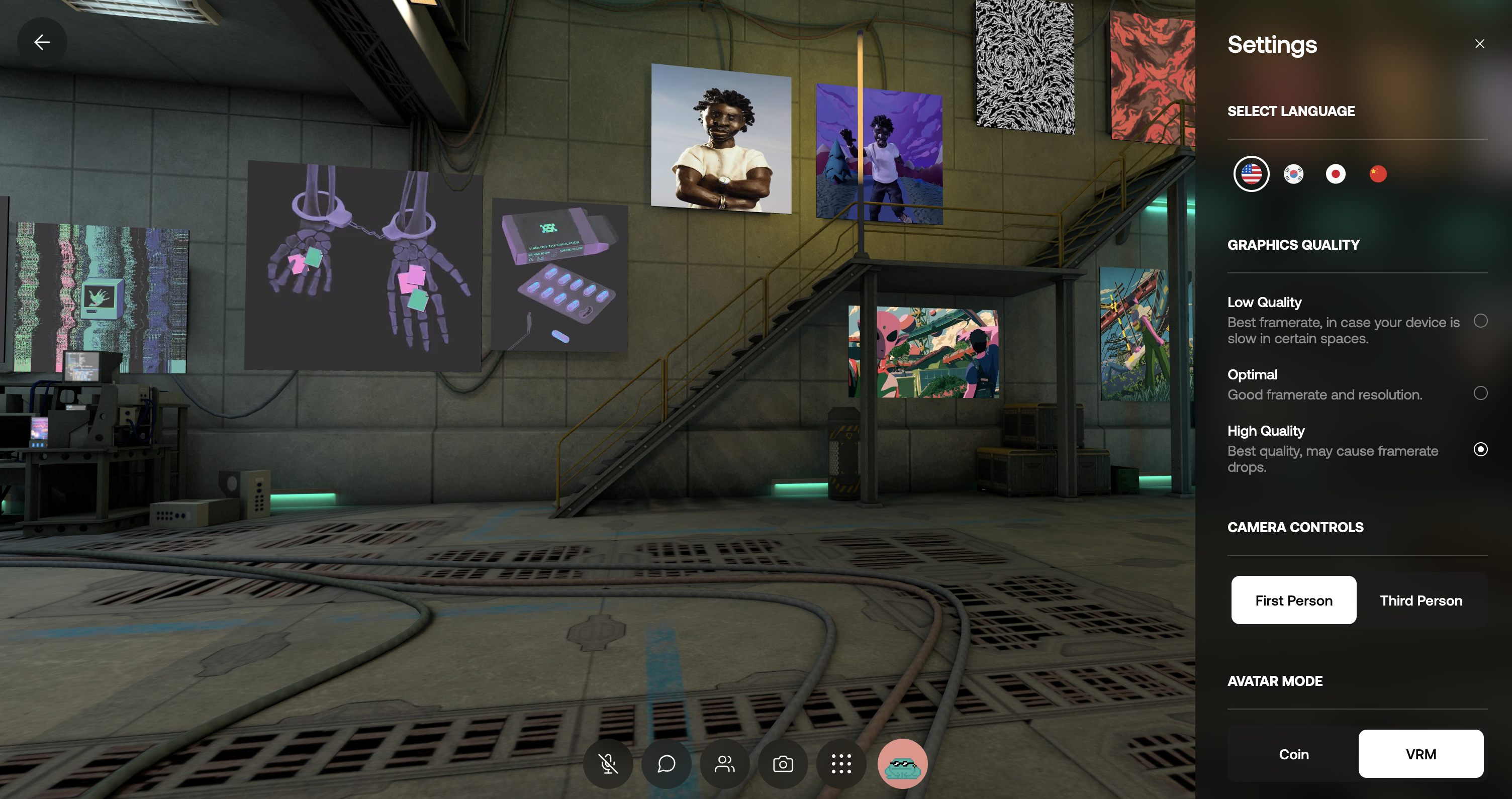Screen dimensions: 1512x799
Task: Choose the Optimal graphics radio button
Action: point(1480,393)
